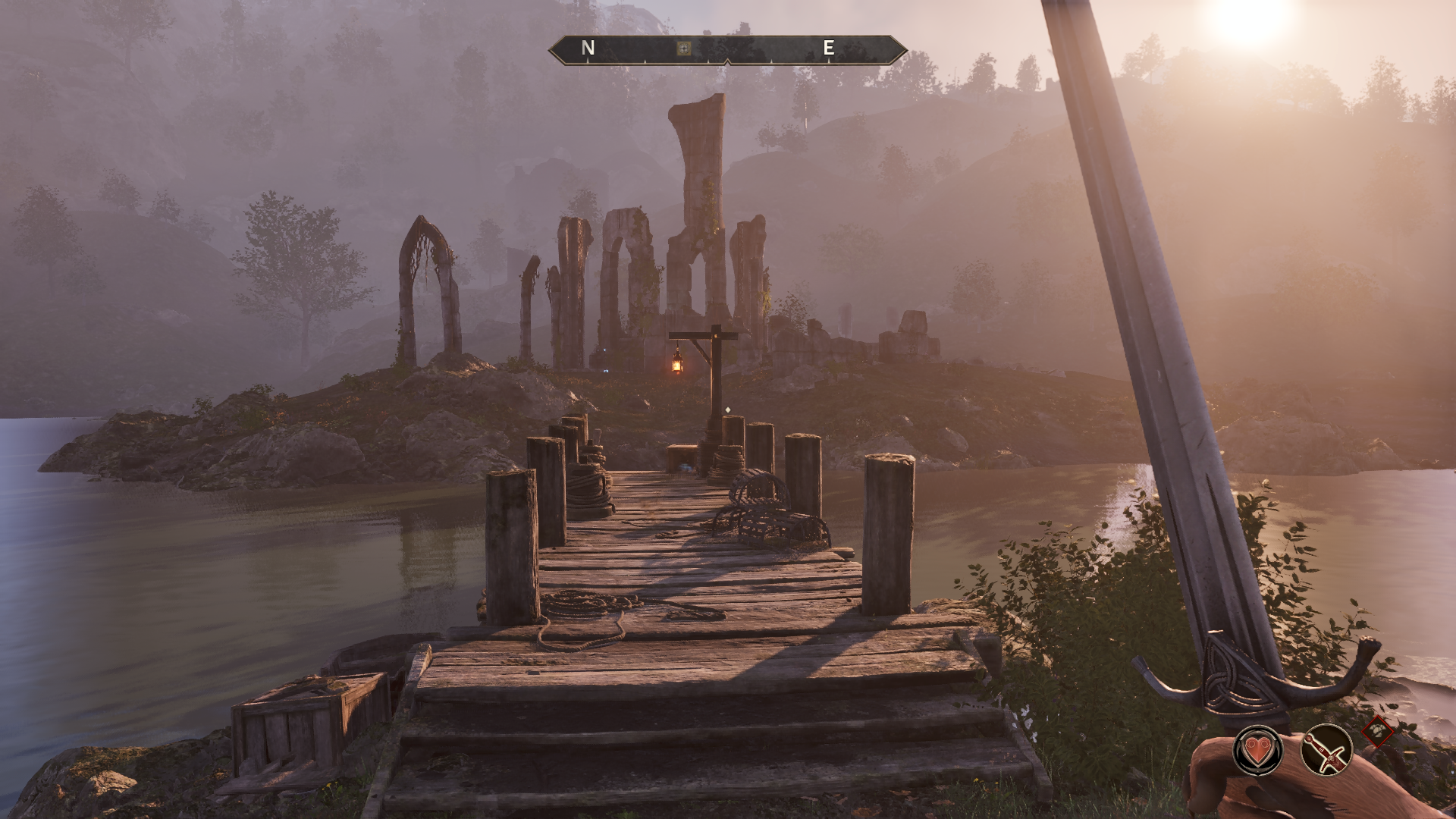Click the location marker on the compass

pos(684,49)
